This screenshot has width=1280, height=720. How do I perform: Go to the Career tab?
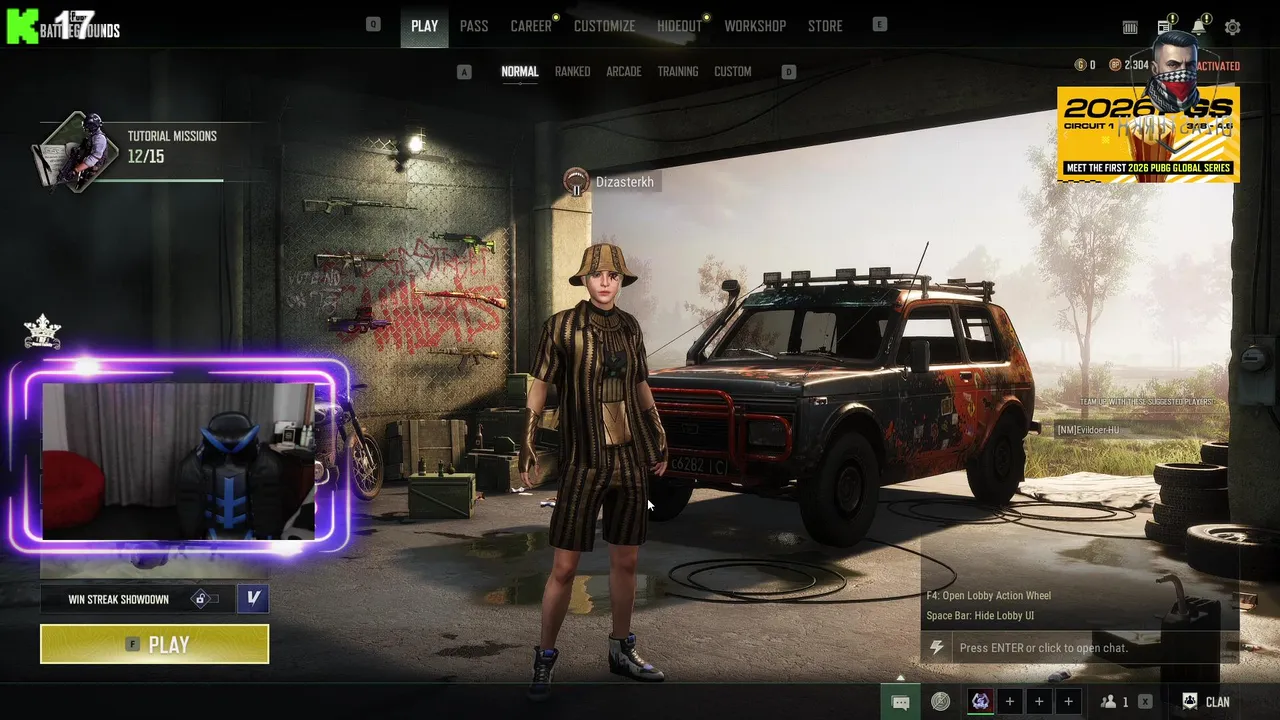coord(531,26)
